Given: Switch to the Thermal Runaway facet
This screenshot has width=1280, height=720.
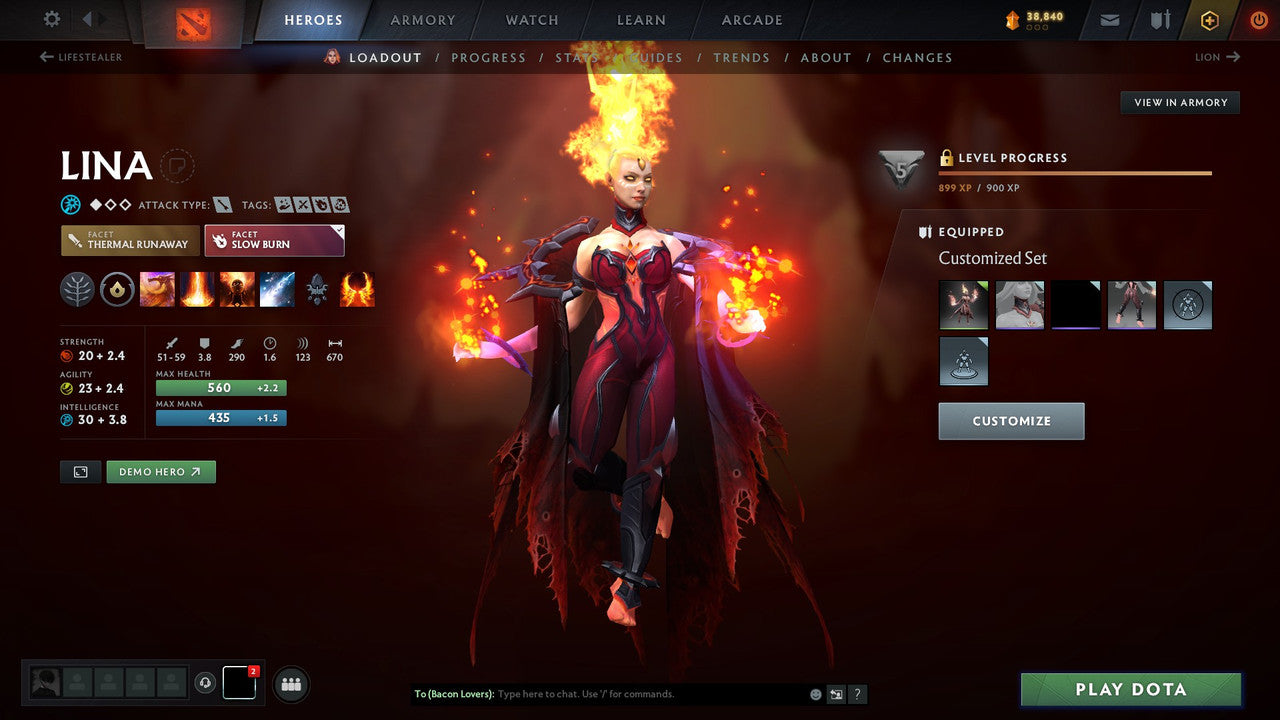Looking at the screenshot, I should coord(129,240).
